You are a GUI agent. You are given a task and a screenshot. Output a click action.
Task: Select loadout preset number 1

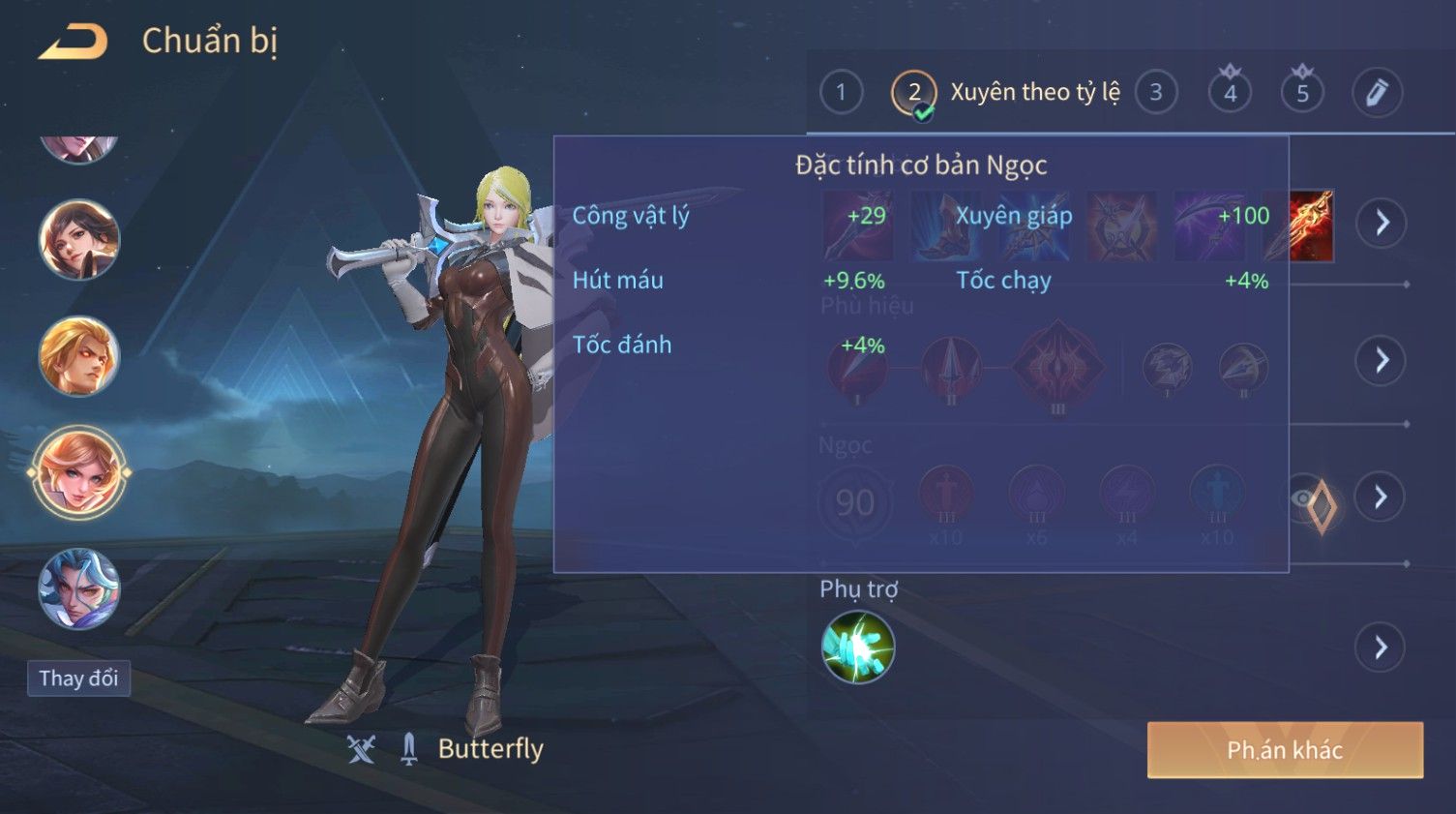click(x=841, y=93)
